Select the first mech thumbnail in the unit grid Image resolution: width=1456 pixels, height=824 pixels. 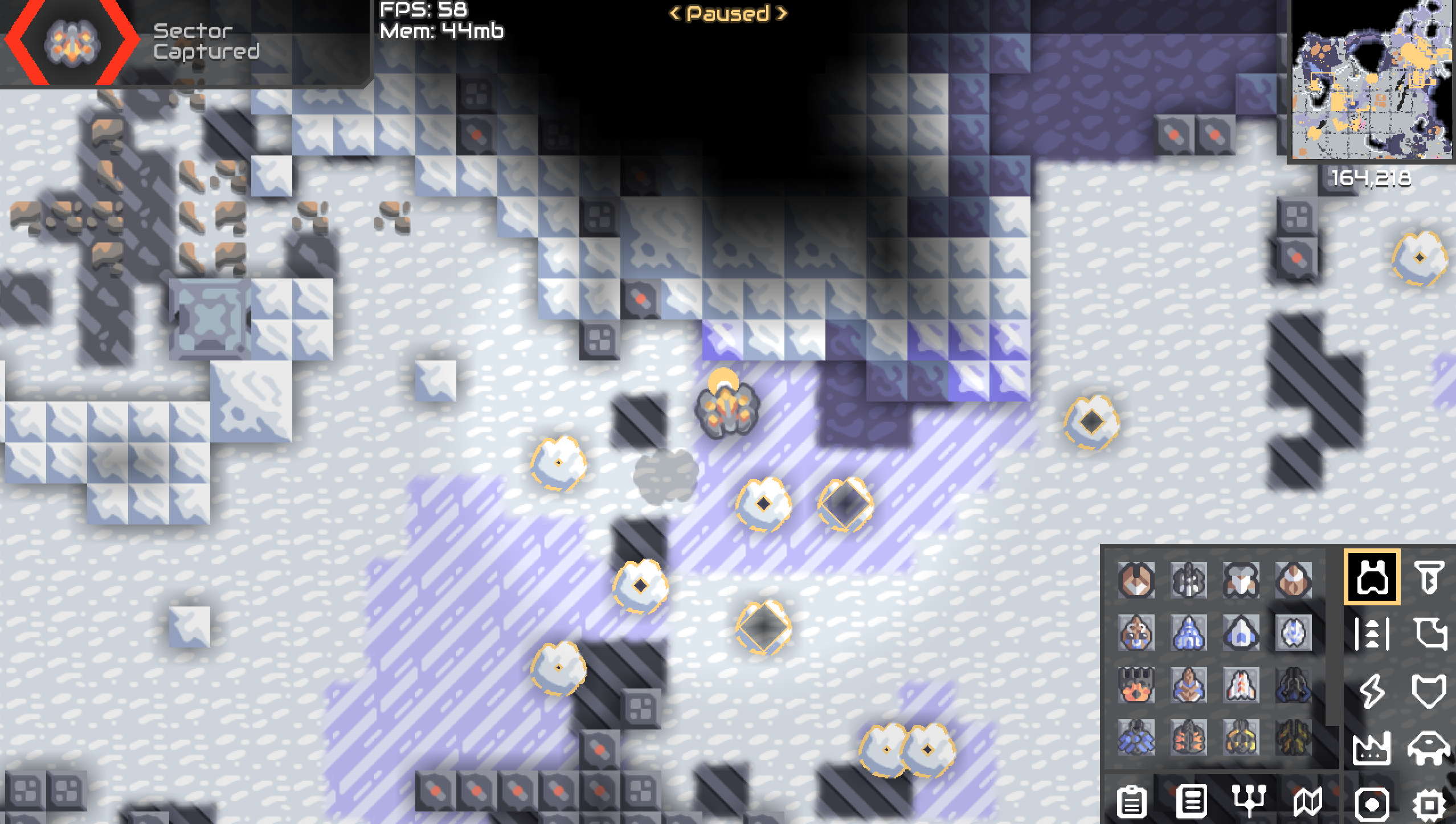[1135, 580]
